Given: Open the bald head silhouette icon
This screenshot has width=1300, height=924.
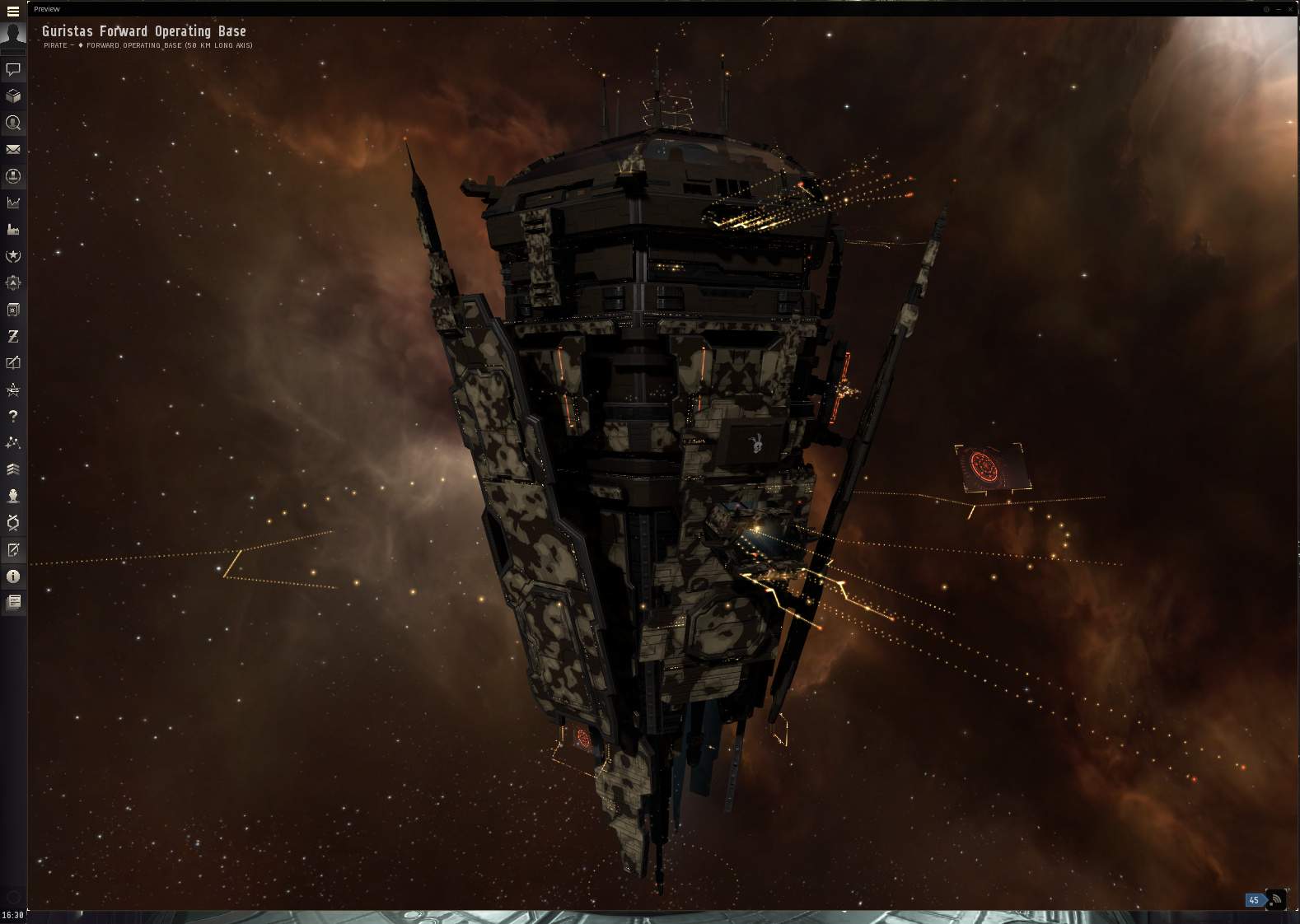Looking at the screenshot, I should 13,496.
